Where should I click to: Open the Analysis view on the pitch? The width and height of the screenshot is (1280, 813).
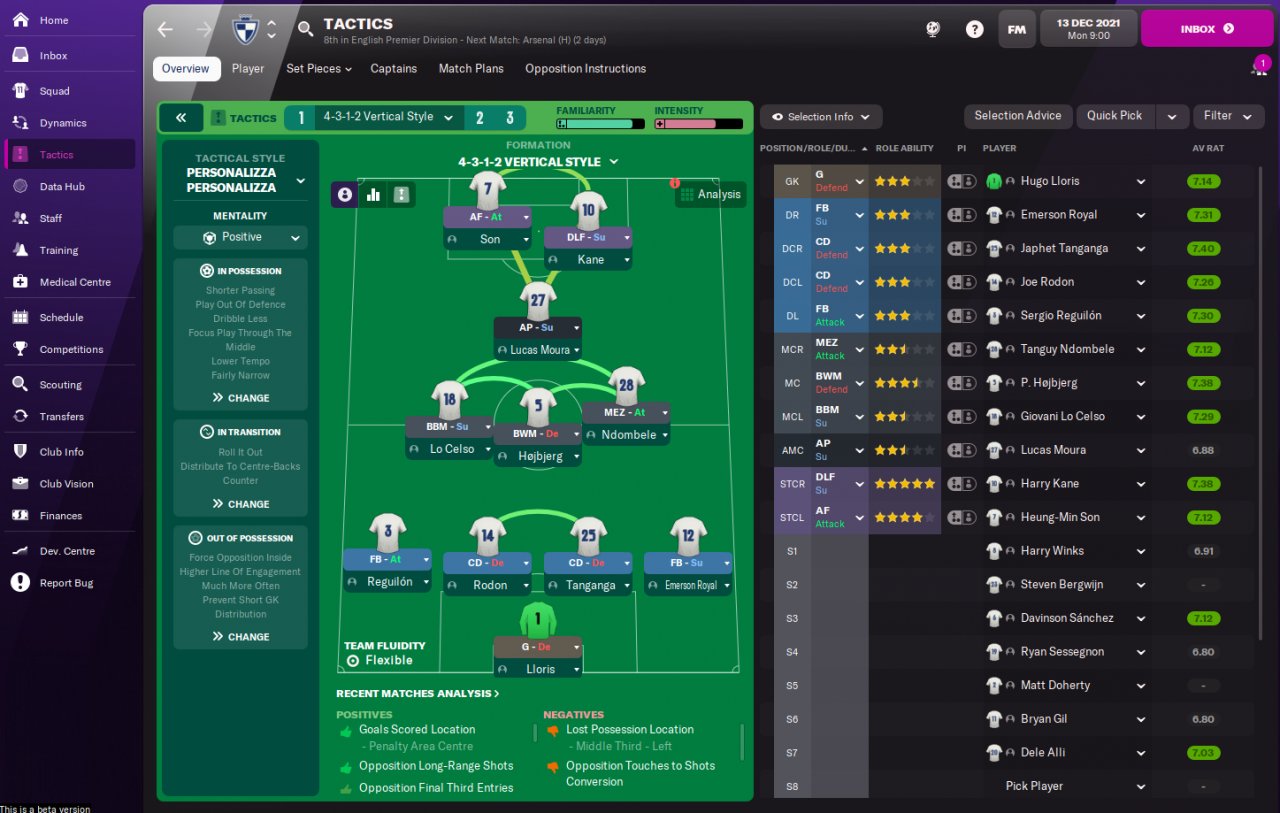coord(710,195)
